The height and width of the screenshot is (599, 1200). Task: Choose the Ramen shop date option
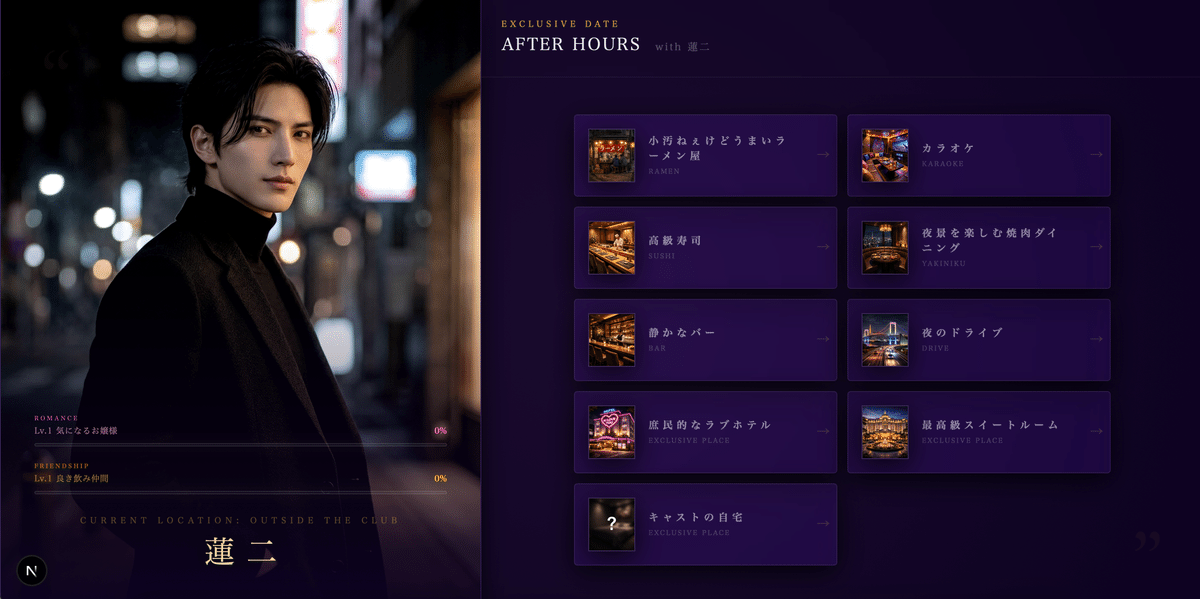(705, 155)
